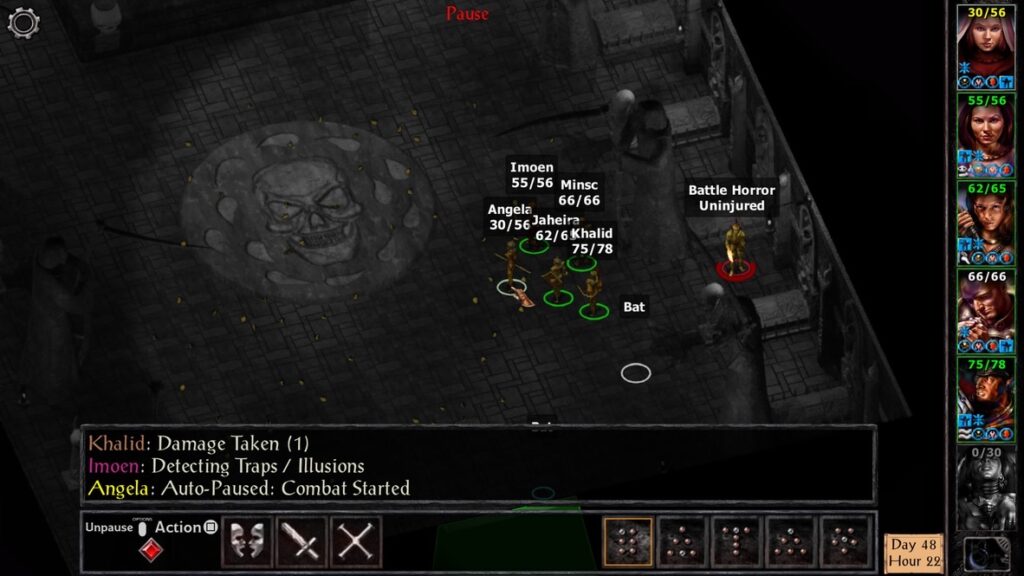Click the Day 48 Hour 22 clock
The height and width of the screenshot is (576, 1024).
click(914, 552)
